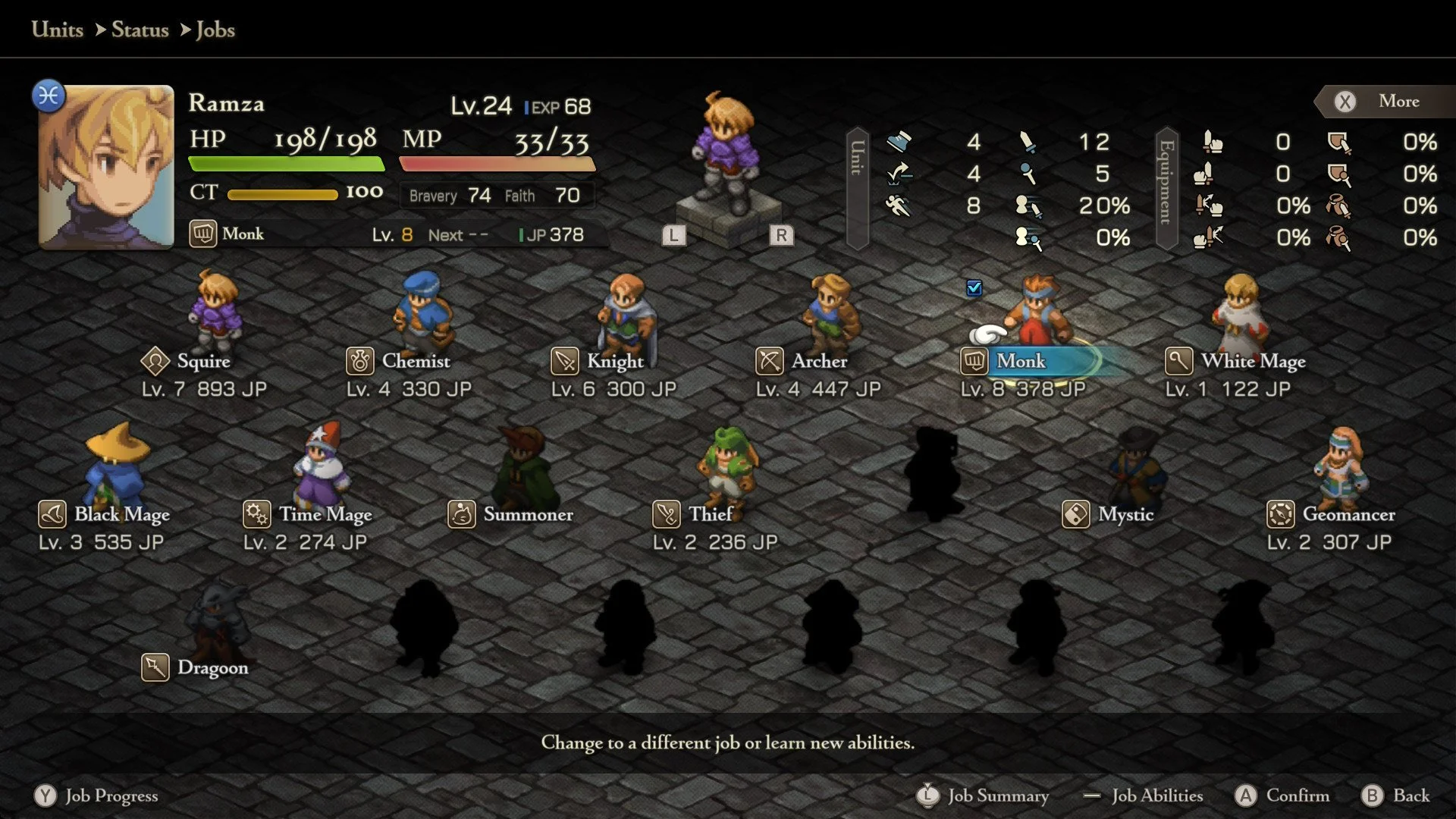Choose the Thief job
1456x819 pixels.
(710, 514)
